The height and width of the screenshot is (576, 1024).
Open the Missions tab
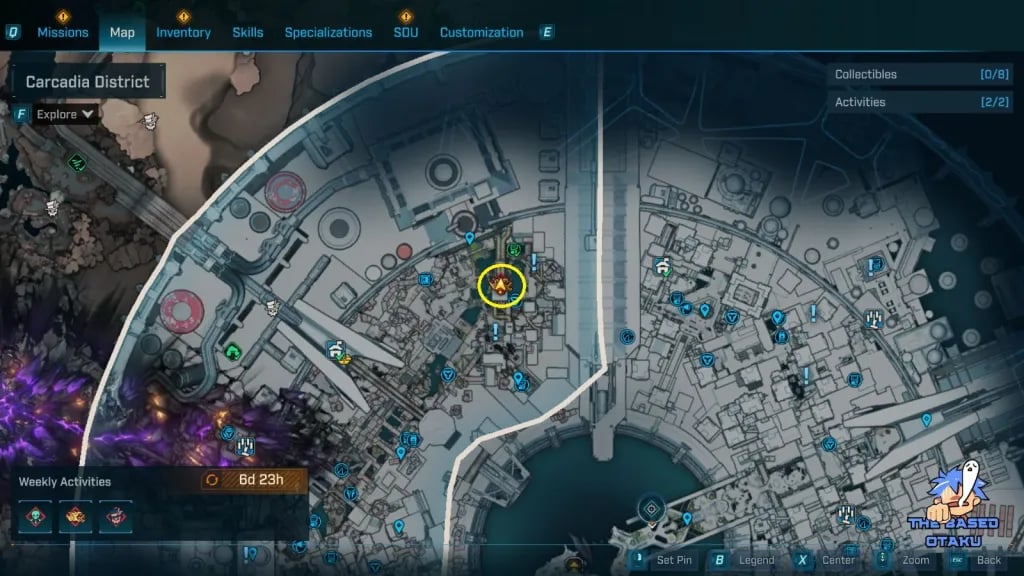click(63, 32)
